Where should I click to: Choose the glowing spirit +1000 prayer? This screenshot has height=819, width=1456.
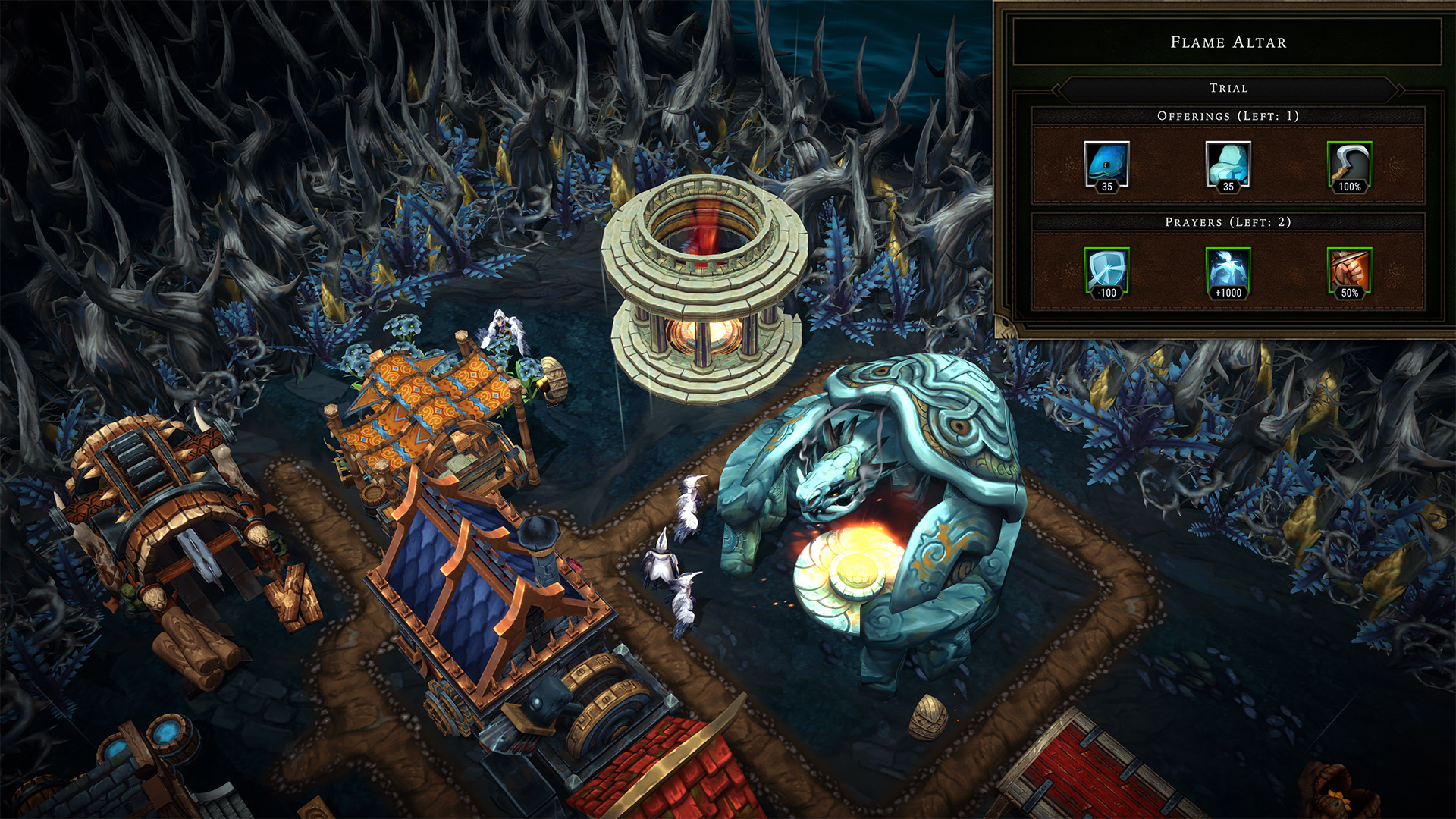pyautogui.click(x=1228, y=271)
